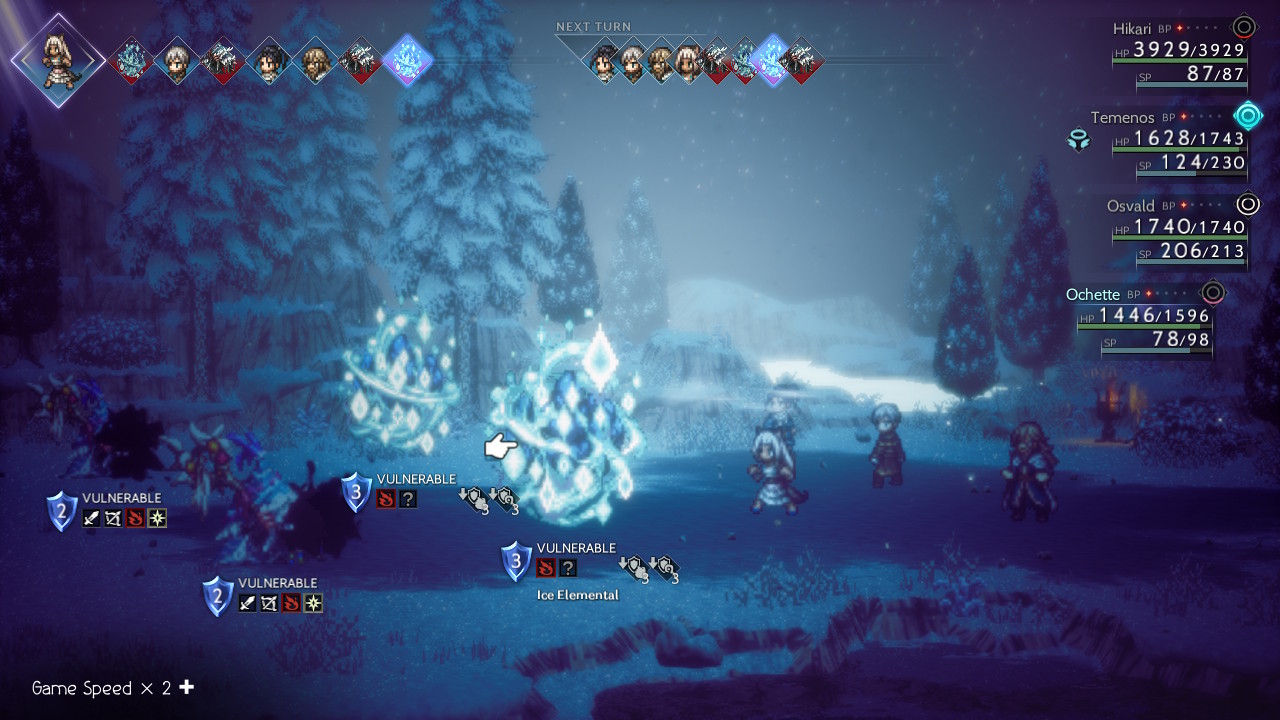Toggle Ochette's latent power ring

coord(1213,293)
